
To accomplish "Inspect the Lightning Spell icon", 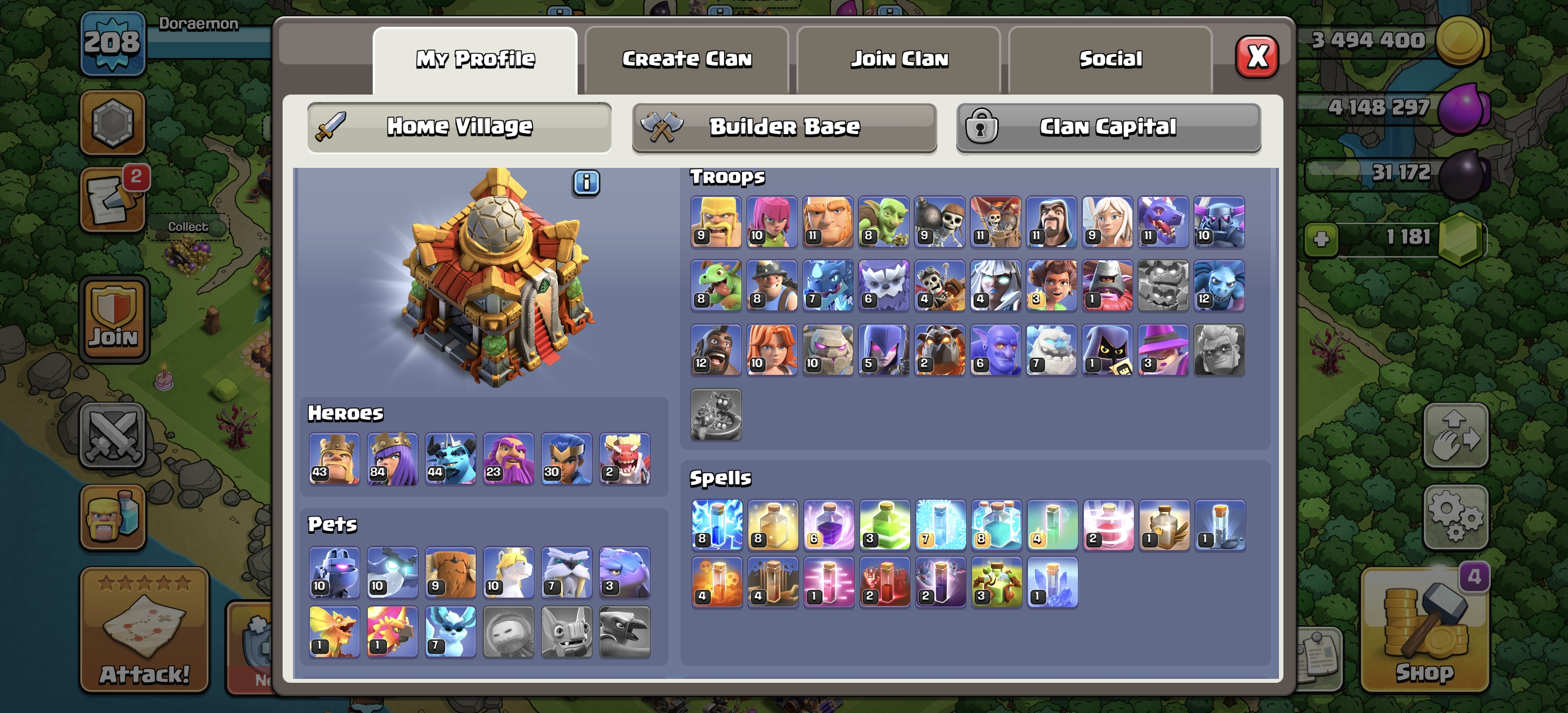I will tap(716, 525).
